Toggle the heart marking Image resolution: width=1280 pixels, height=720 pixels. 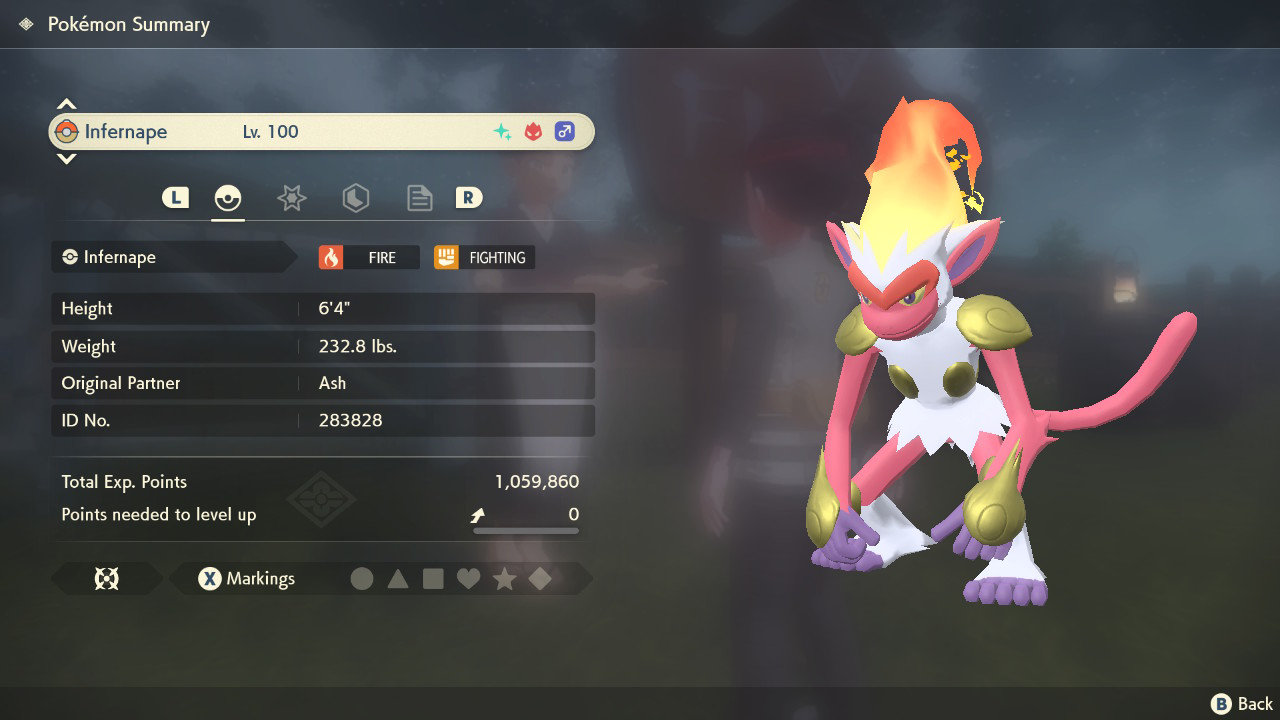coord(469,578)
